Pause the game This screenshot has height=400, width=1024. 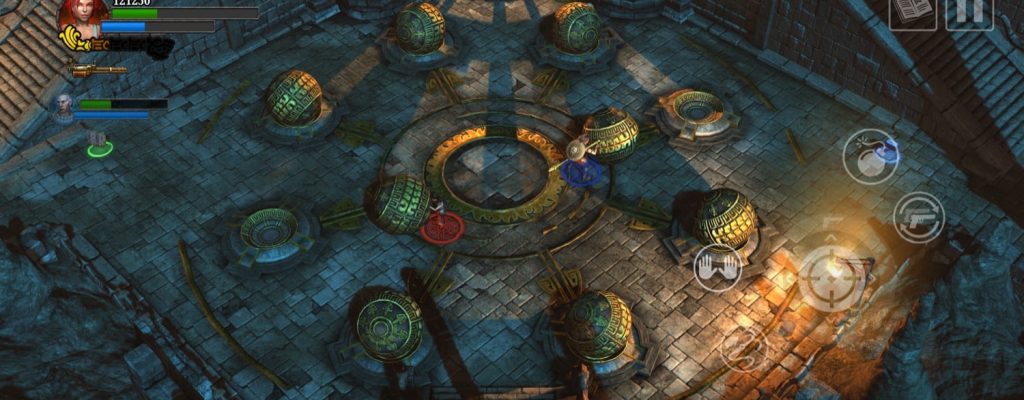(x=968, y=12)
